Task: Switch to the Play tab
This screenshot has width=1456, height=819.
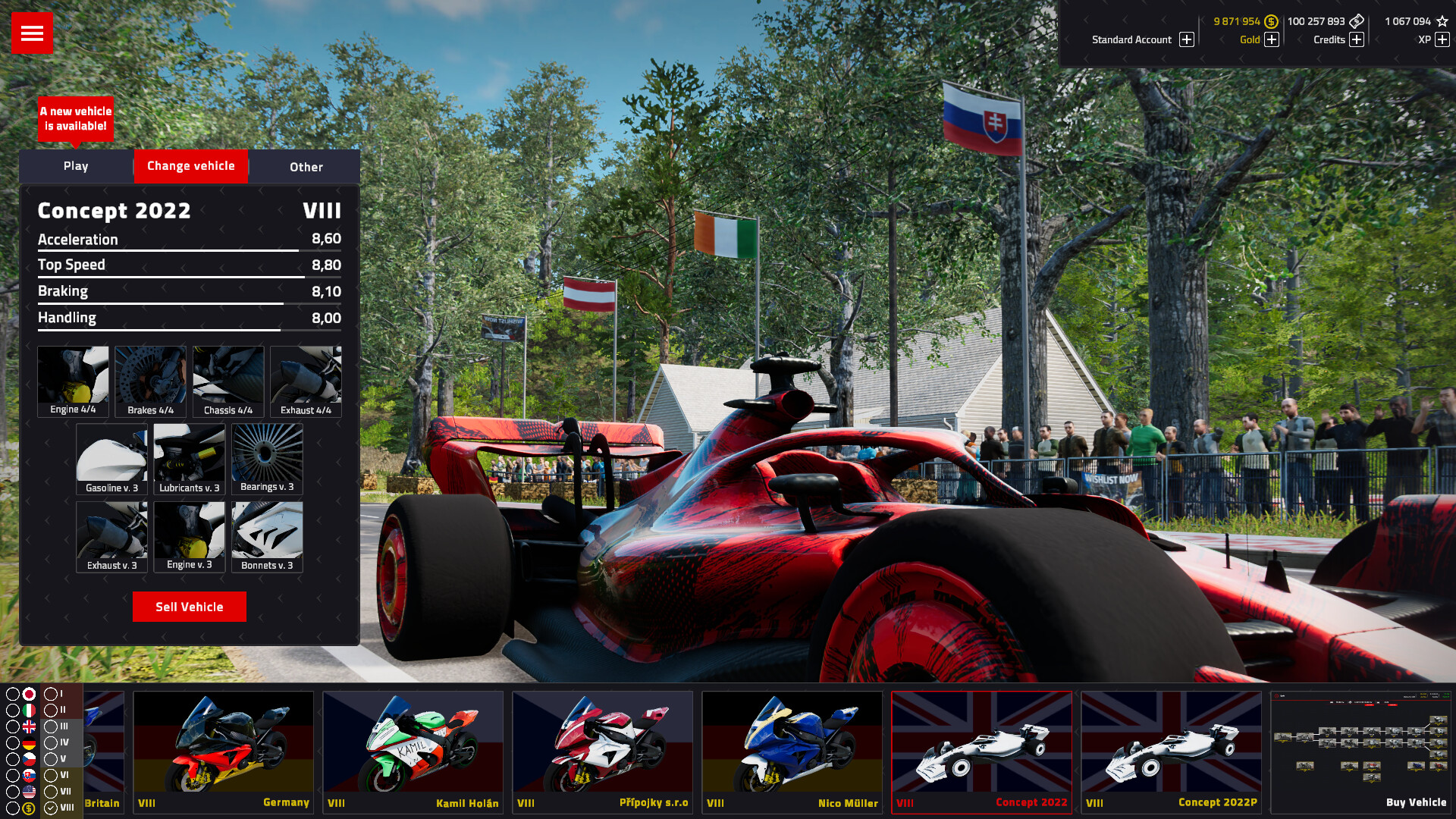Action: (x=76, y=166)
